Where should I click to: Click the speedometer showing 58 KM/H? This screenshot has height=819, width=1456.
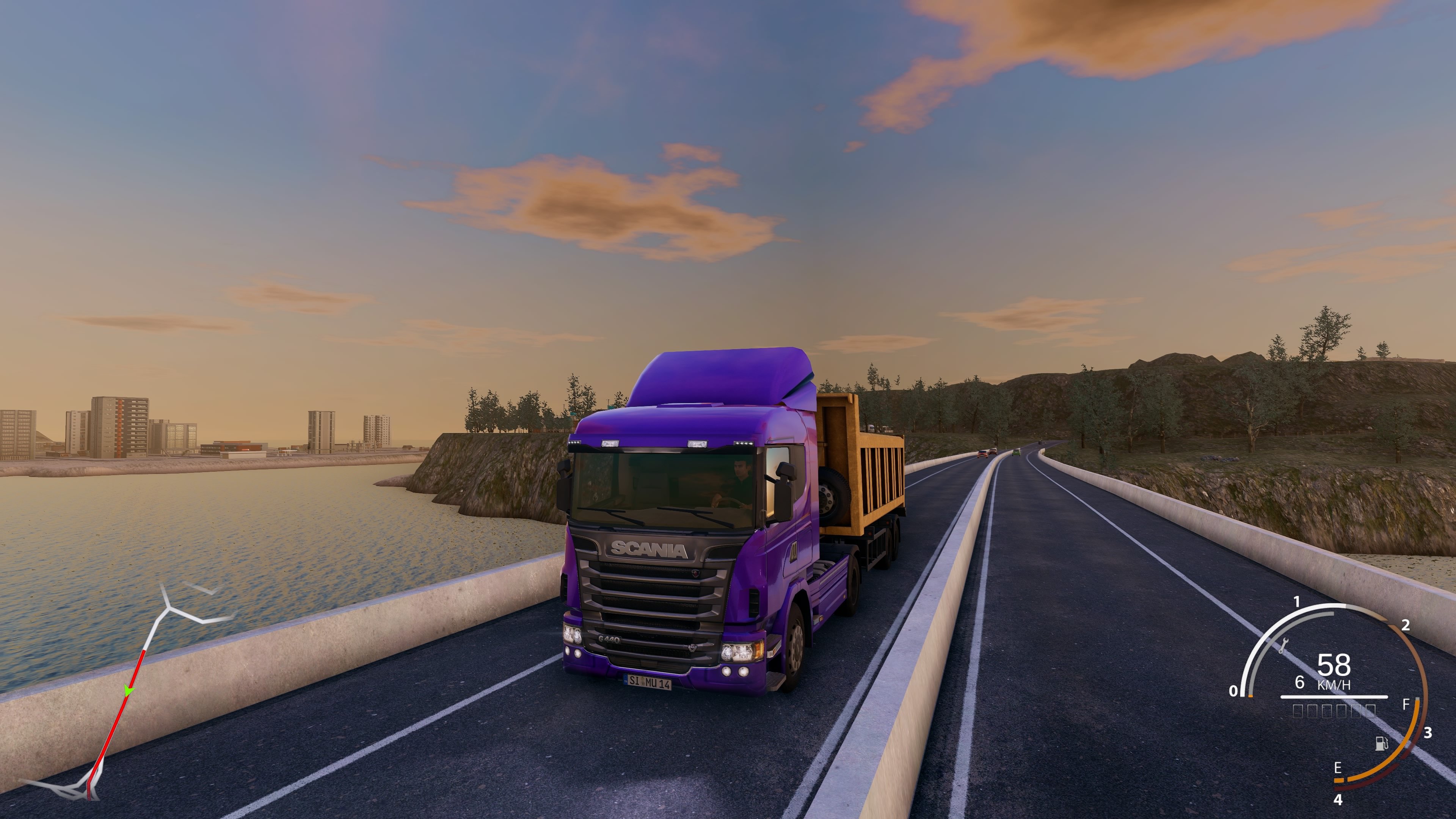1334,665
